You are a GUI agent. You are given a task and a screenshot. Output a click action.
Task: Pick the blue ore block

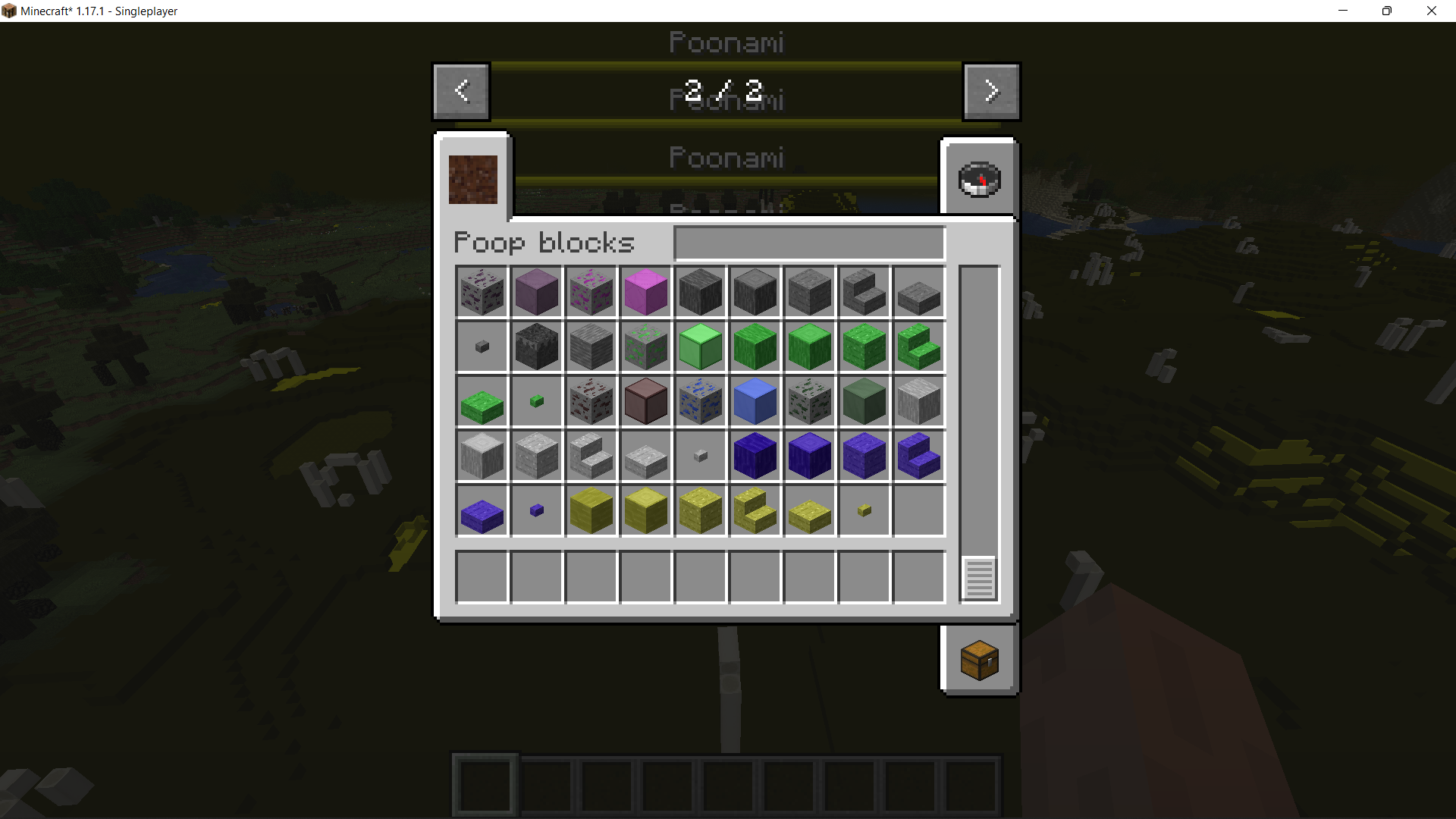700,401
